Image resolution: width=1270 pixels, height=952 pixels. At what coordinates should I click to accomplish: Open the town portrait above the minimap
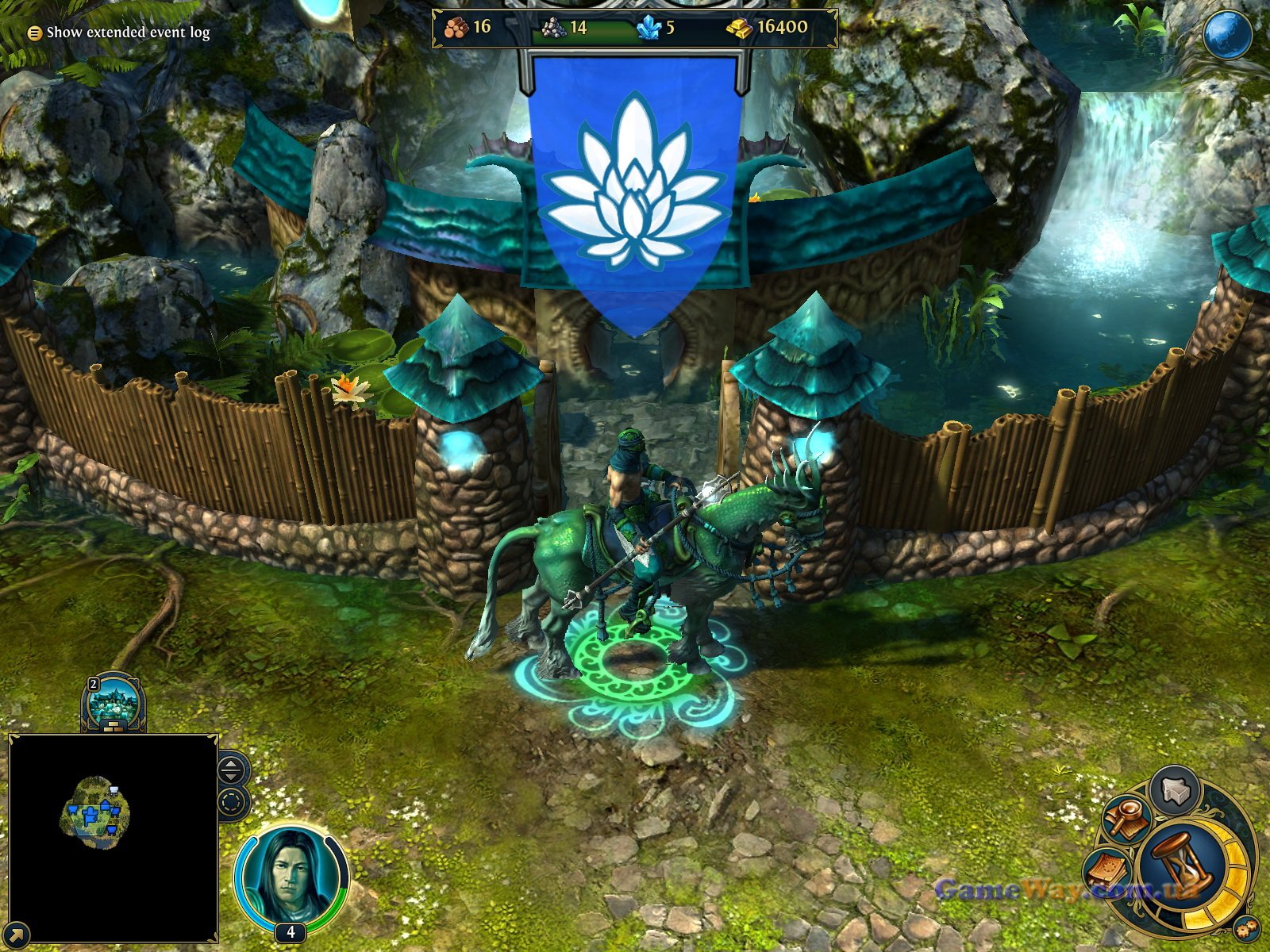[114, 702]
